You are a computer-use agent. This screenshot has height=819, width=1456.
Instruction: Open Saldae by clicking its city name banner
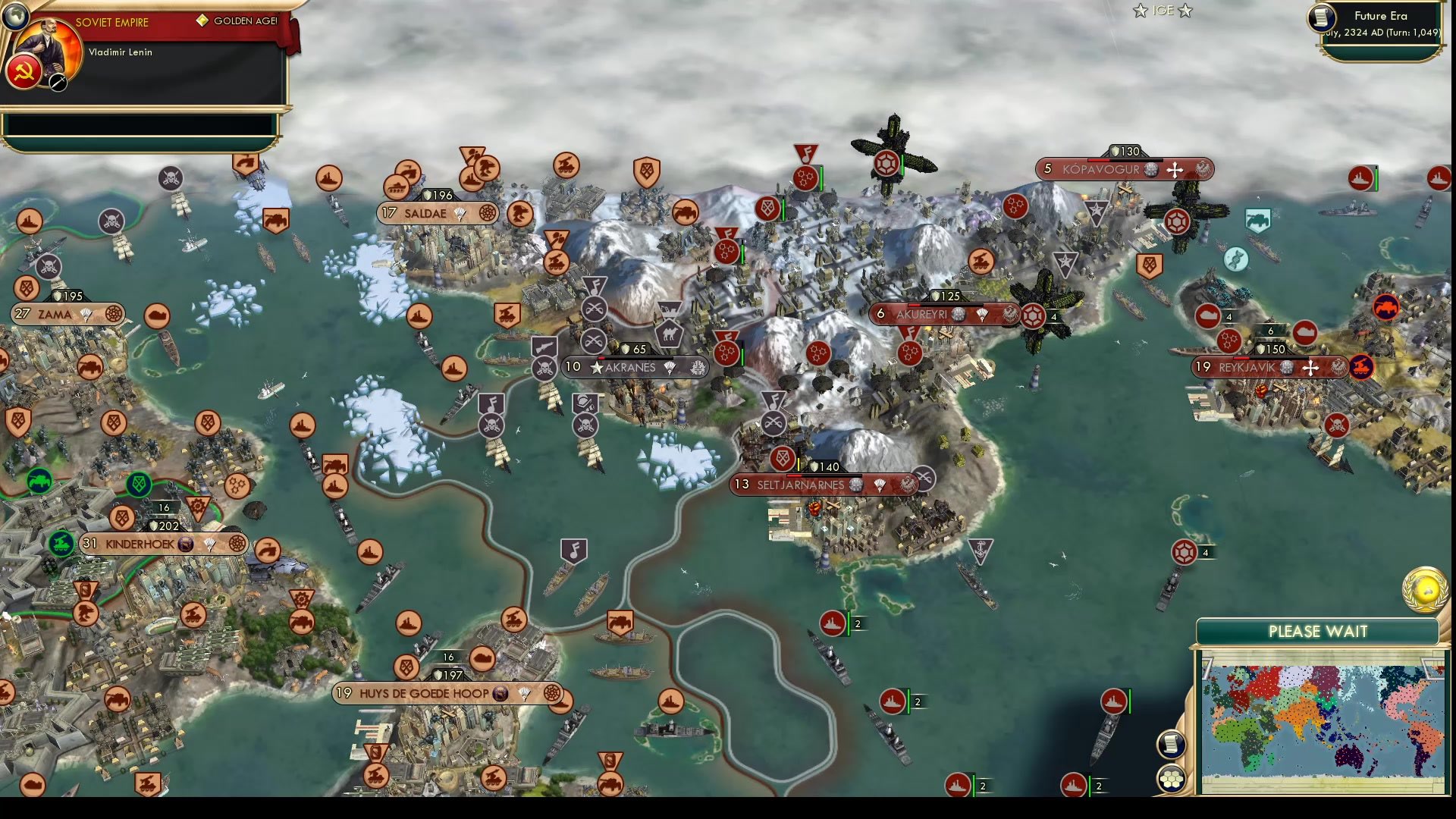click(x=425, y=214)
